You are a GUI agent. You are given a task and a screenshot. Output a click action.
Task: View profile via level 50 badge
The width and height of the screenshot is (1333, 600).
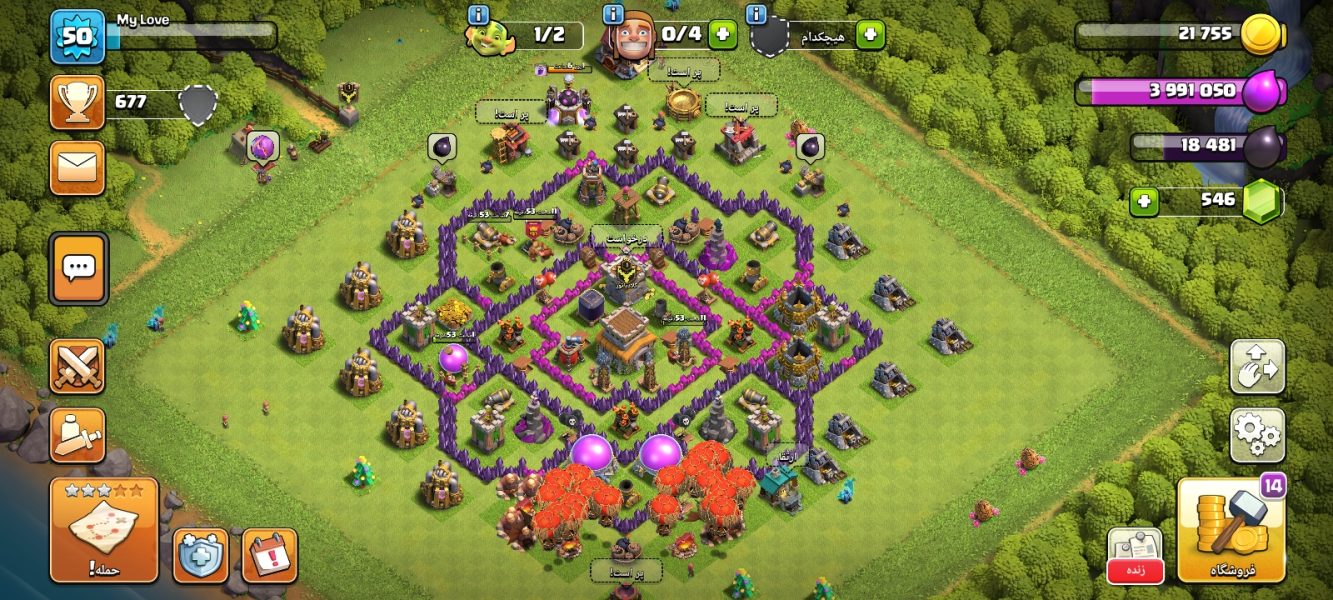click(77, 35)
